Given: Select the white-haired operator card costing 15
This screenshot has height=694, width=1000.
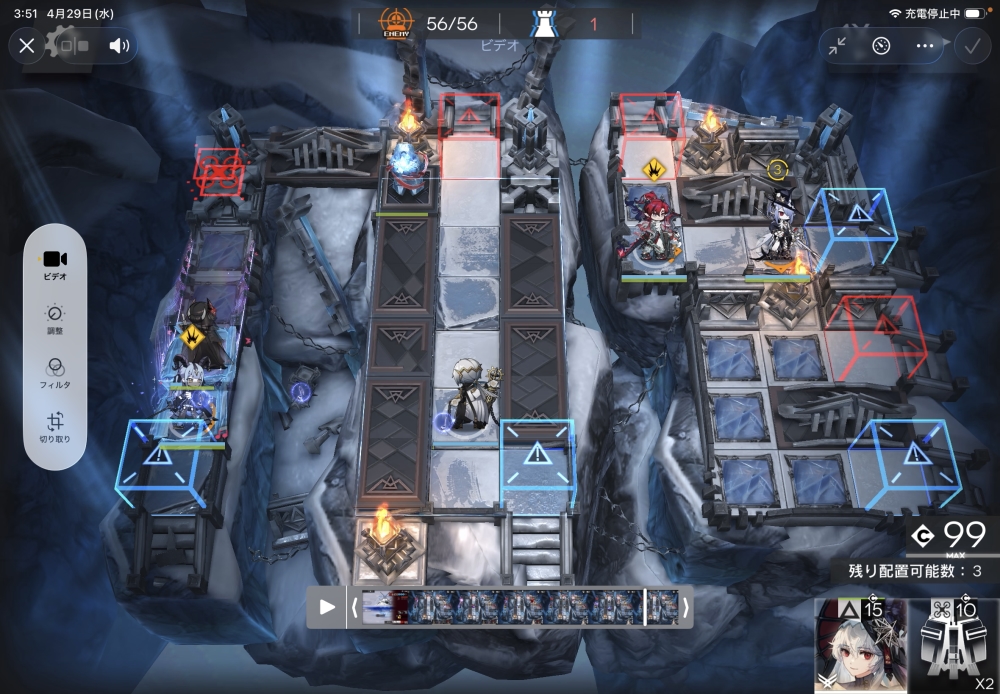Looking at the screenshot, I should tap(860, 646).
